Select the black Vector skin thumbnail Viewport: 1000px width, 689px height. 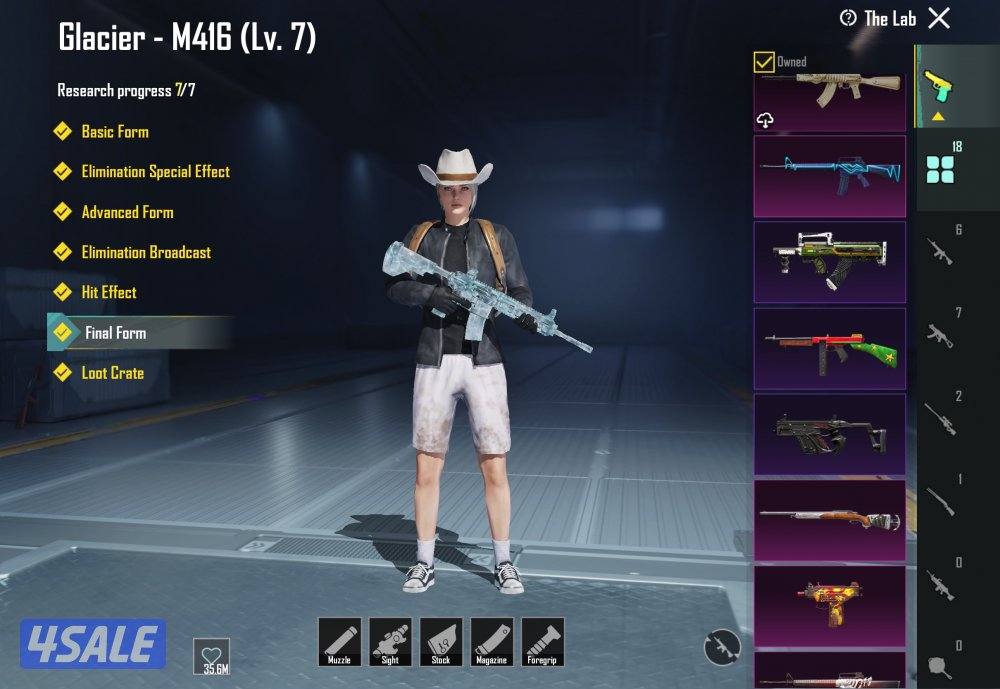[x=829, y=434]
